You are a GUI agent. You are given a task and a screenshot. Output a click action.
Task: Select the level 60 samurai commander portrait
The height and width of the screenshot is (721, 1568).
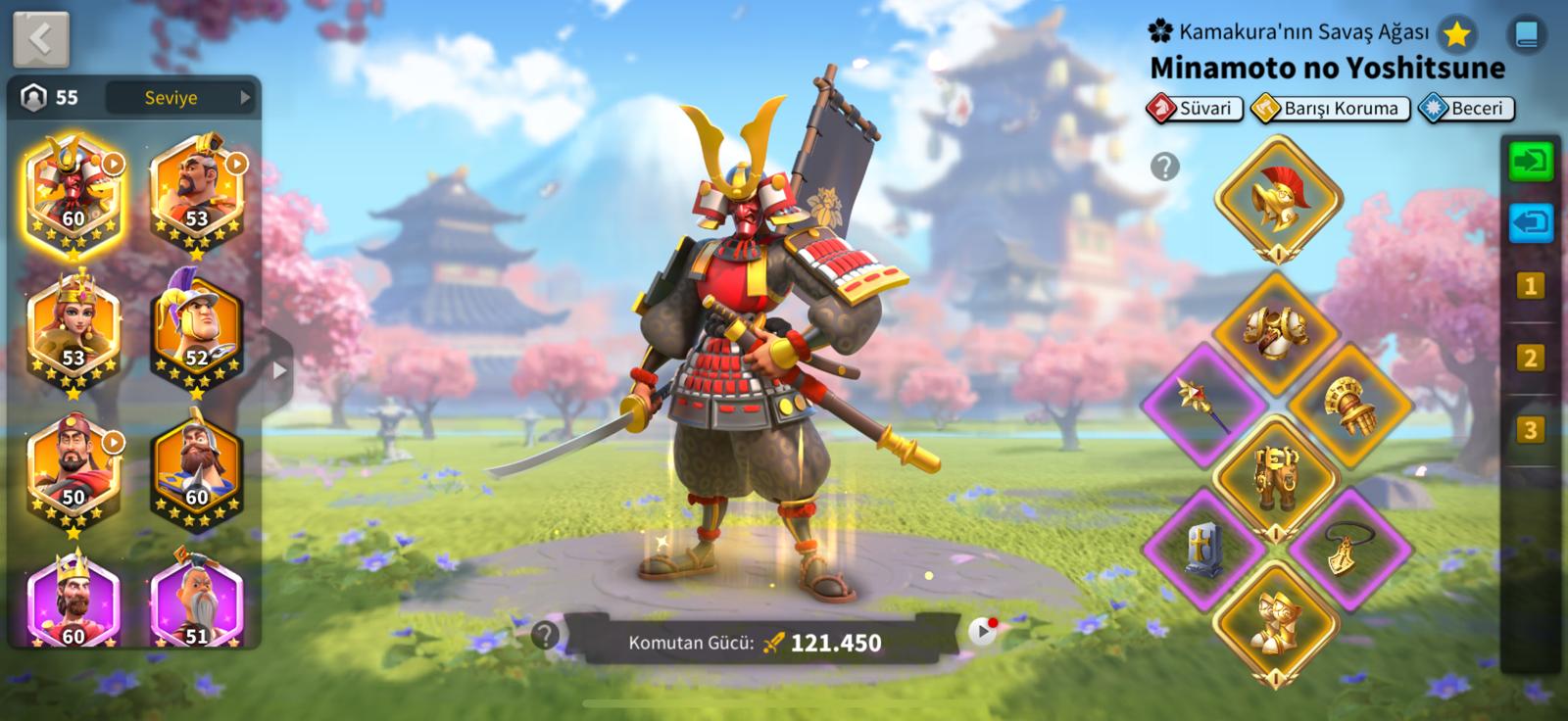pos(73,192)
